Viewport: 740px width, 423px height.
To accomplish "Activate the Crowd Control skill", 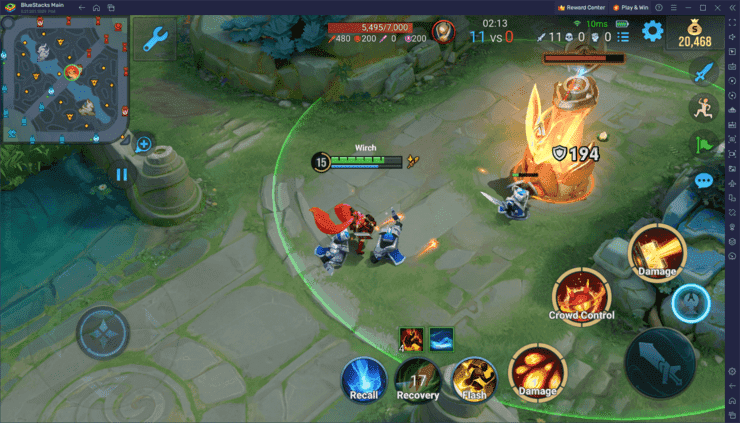I will click(x=581, y=297).
